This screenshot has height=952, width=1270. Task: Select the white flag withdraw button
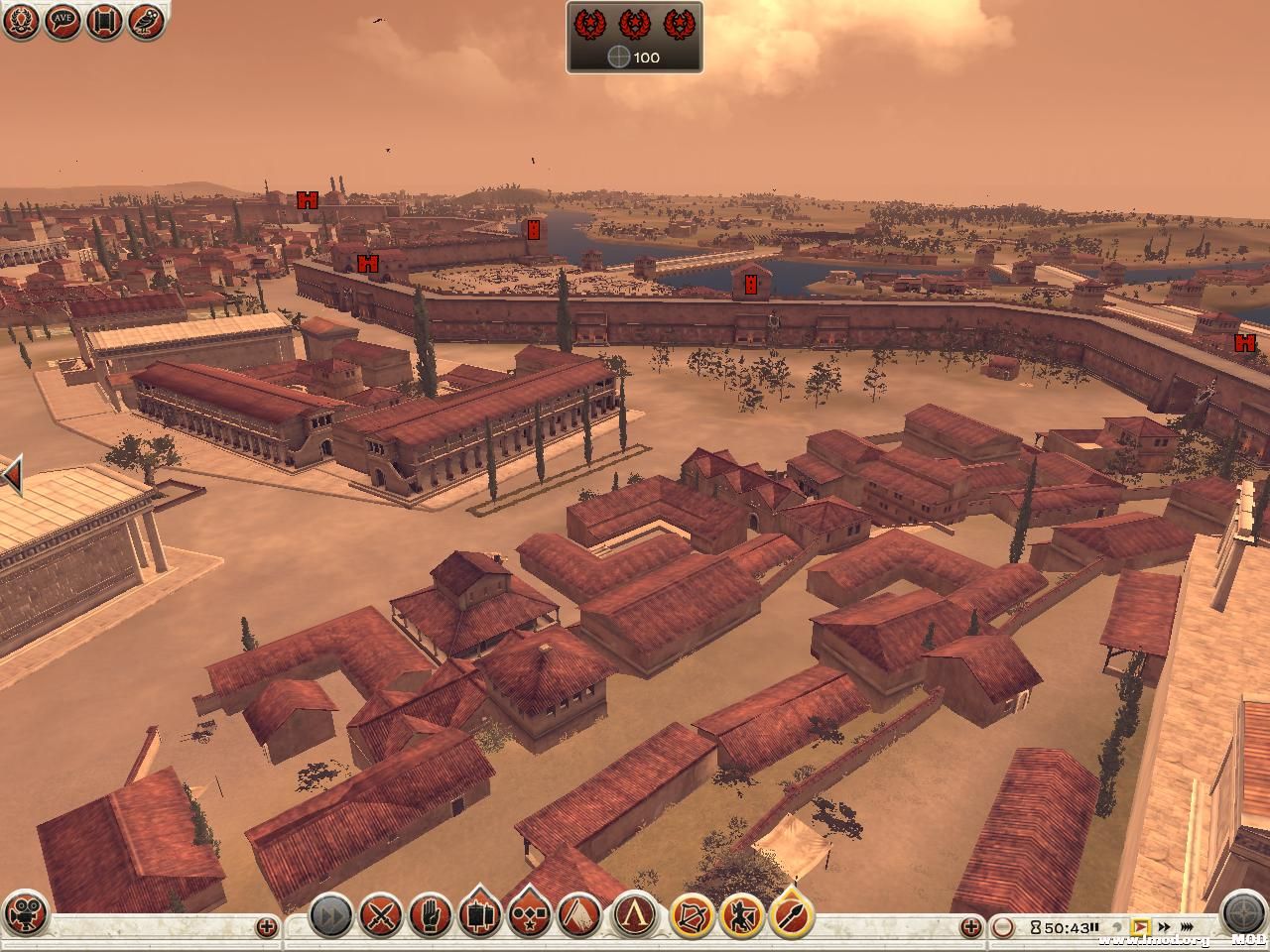(578, 915)
